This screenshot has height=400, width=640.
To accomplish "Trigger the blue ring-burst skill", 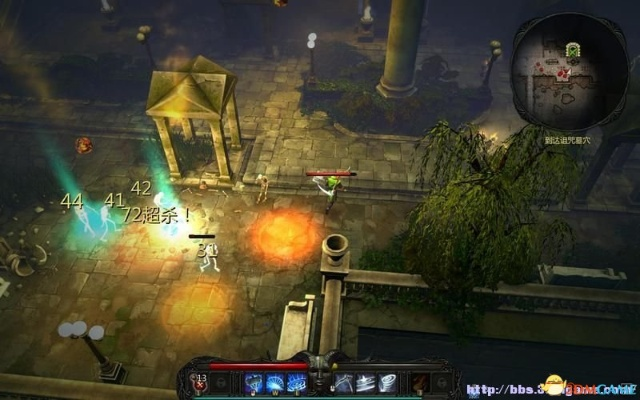I will 296,382.
